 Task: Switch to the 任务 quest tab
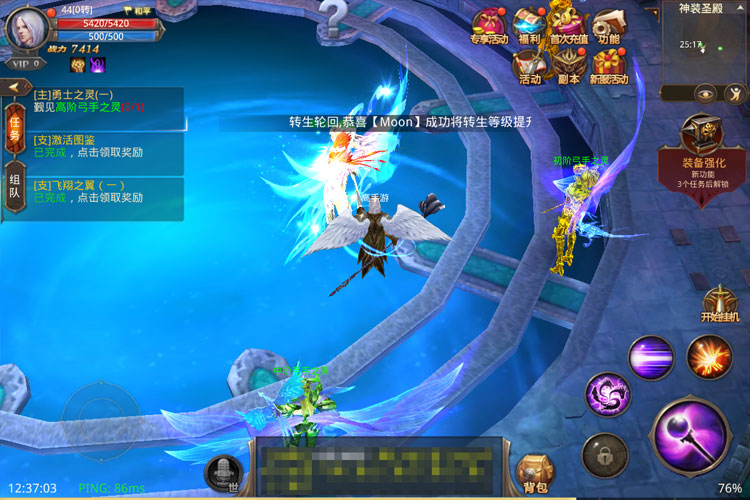coord(15,128)
